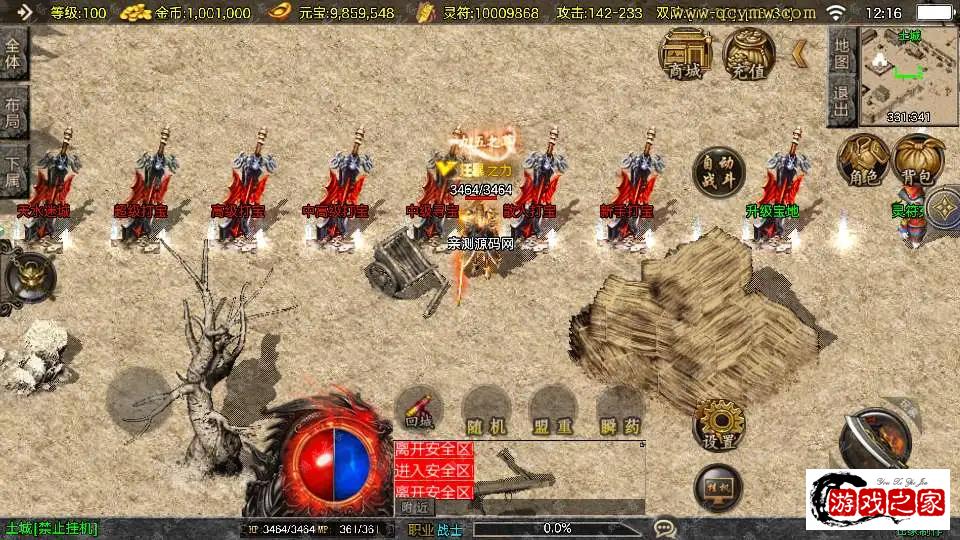Open the 设置 settings gear
The image size is (960, 540).
(x=718, y=423)
